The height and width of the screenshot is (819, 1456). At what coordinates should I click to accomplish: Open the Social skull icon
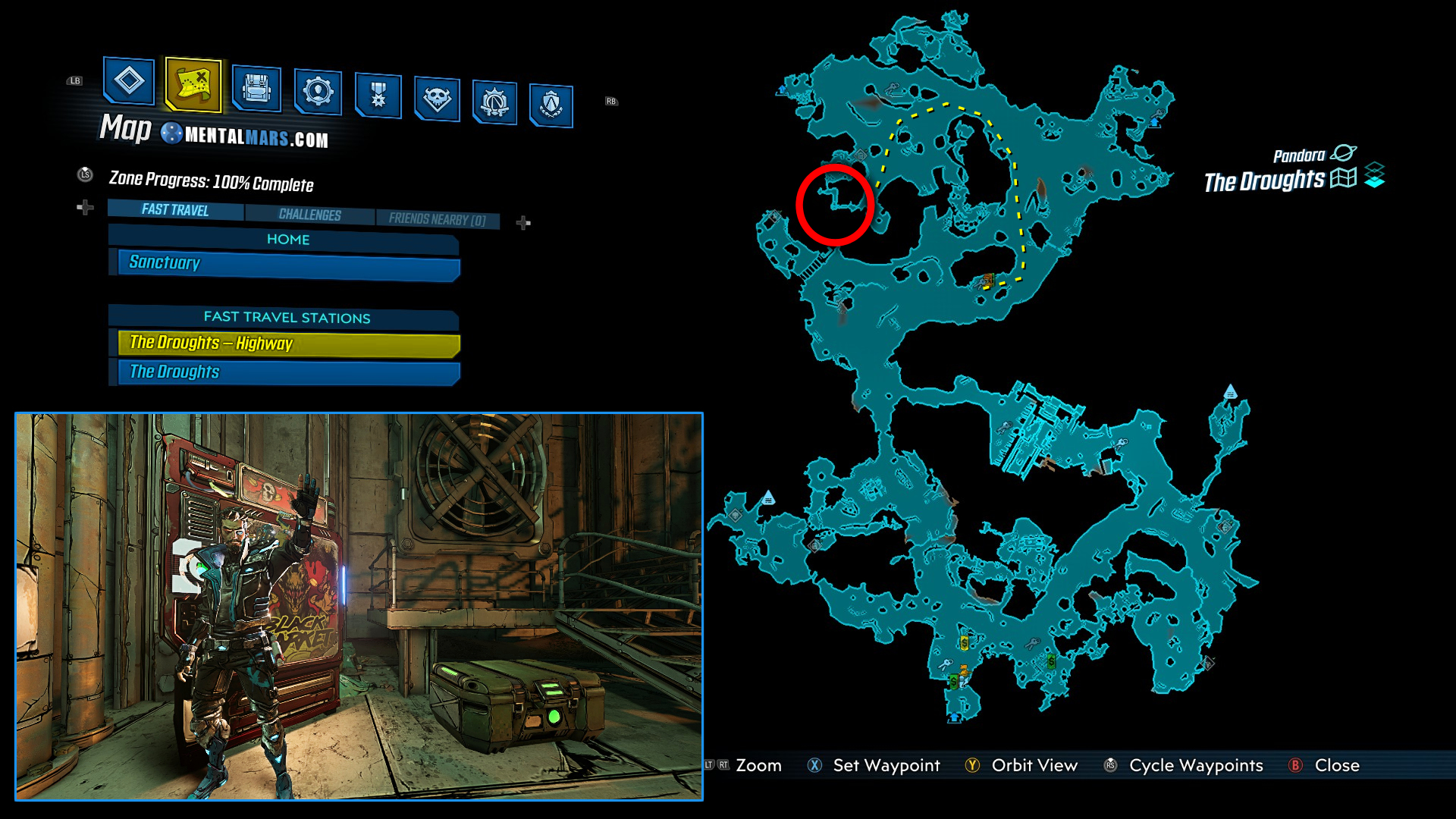[x=436, y=99]
